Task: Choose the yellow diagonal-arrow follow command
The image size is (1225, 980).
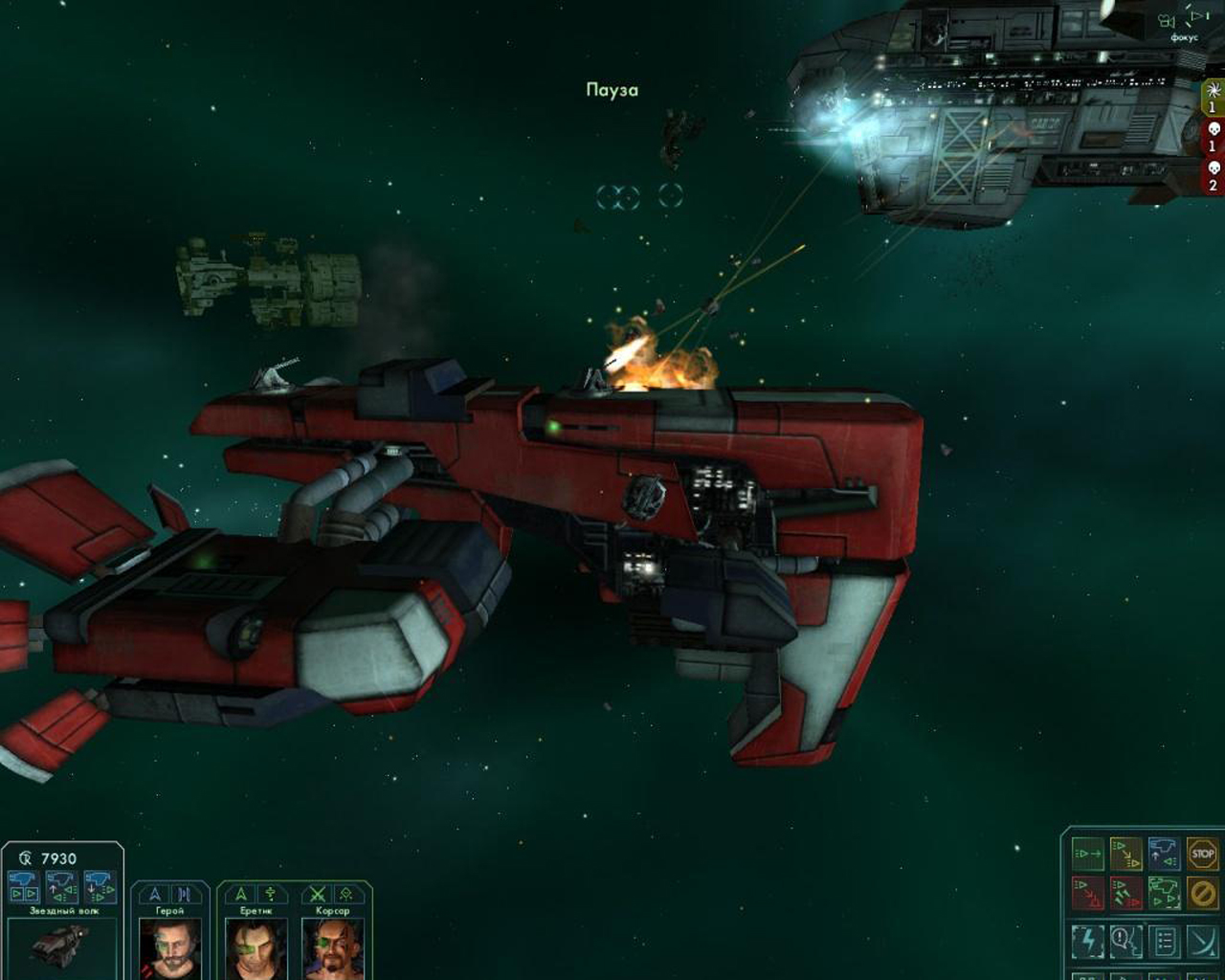Action: point(1126,854)
